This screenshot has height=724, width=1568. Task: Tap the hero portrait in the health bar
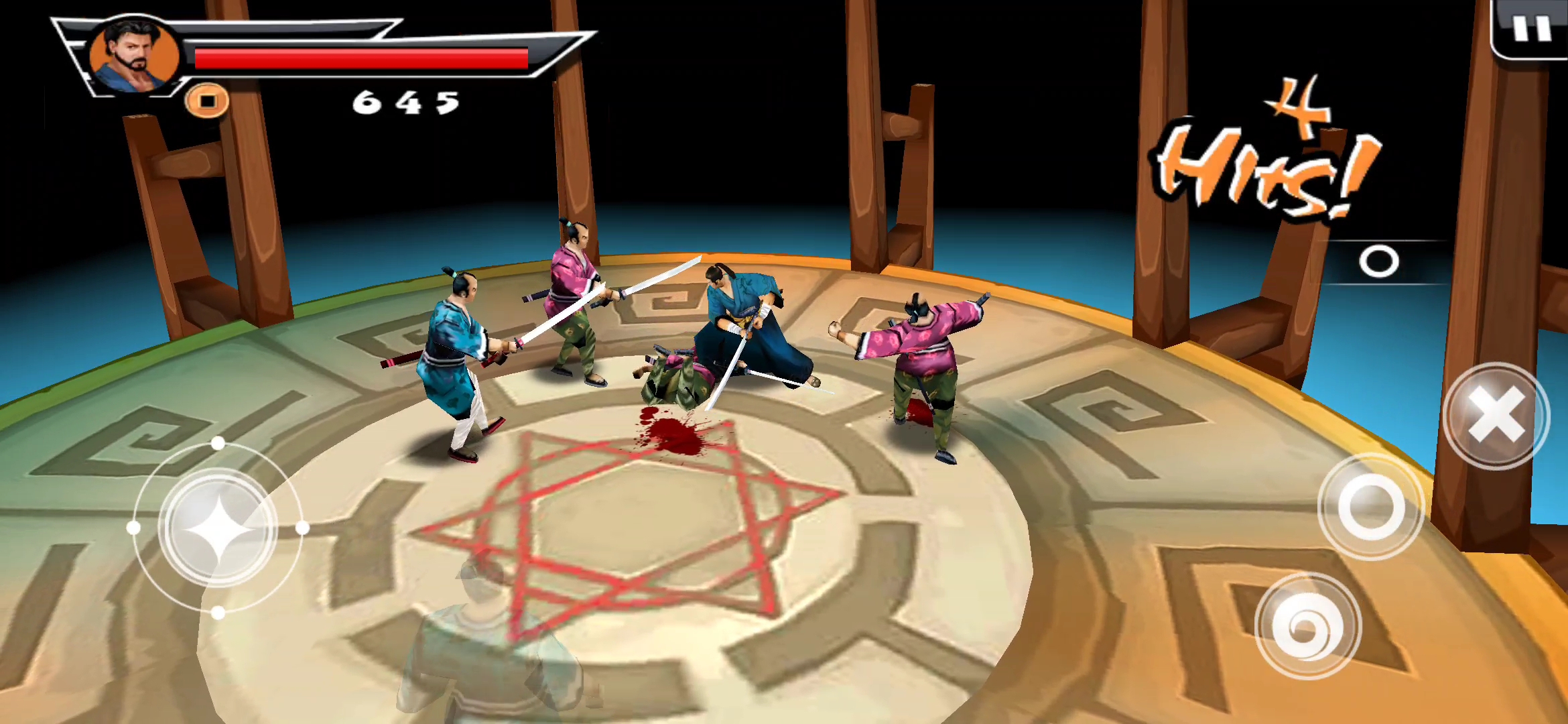(135, 56)
